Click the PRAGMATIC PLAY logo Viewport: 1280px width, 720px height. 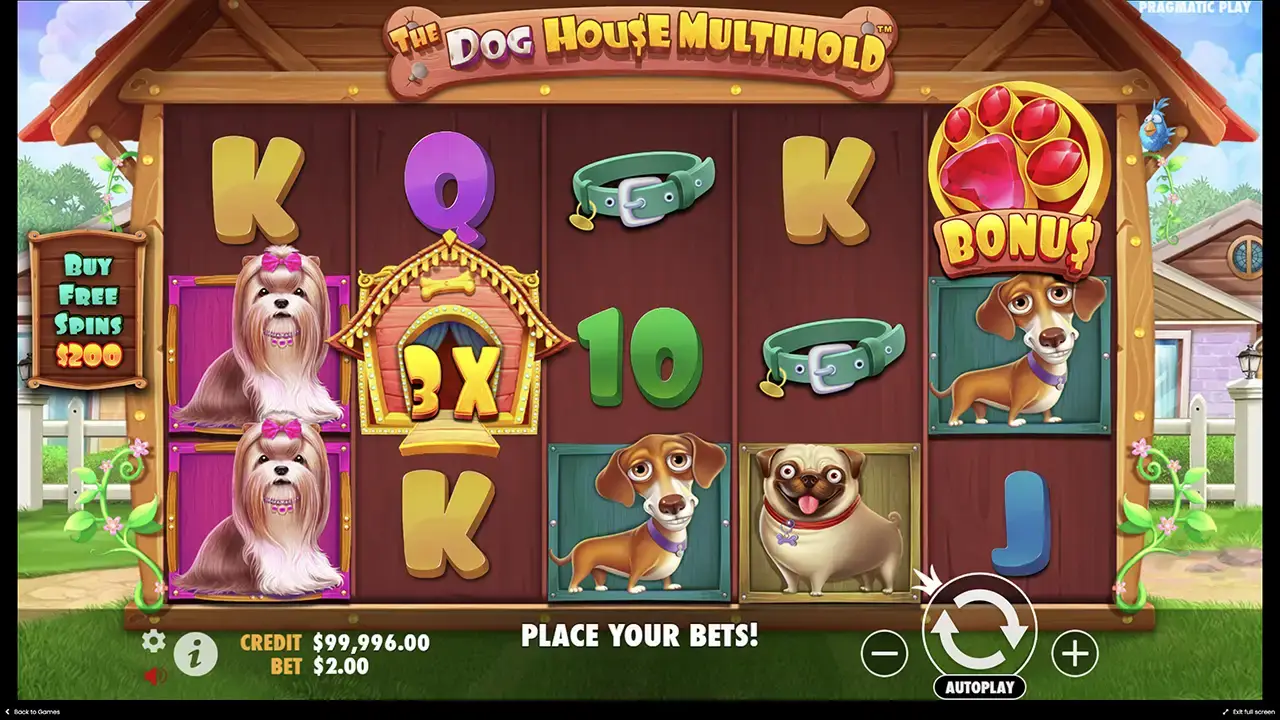(1196, 8)
